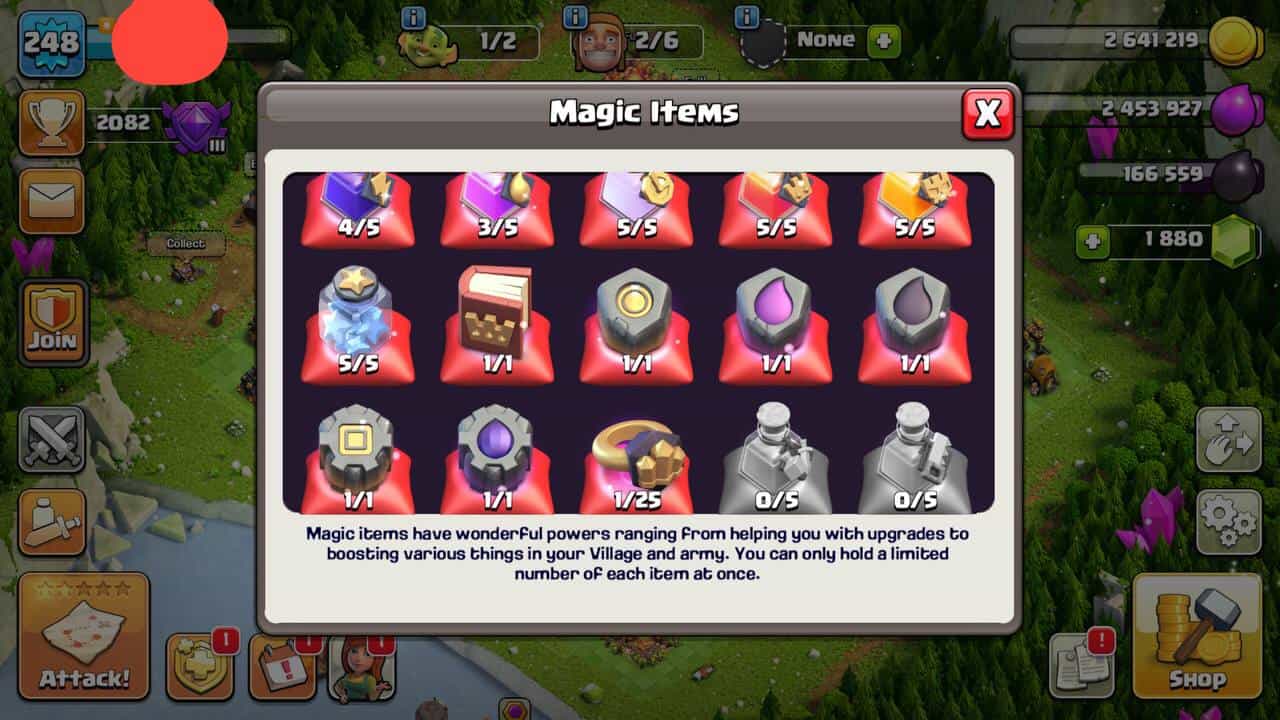Choose the Rune of Gold item
The image size is (1280, 720).
click(x=636, y=324)
